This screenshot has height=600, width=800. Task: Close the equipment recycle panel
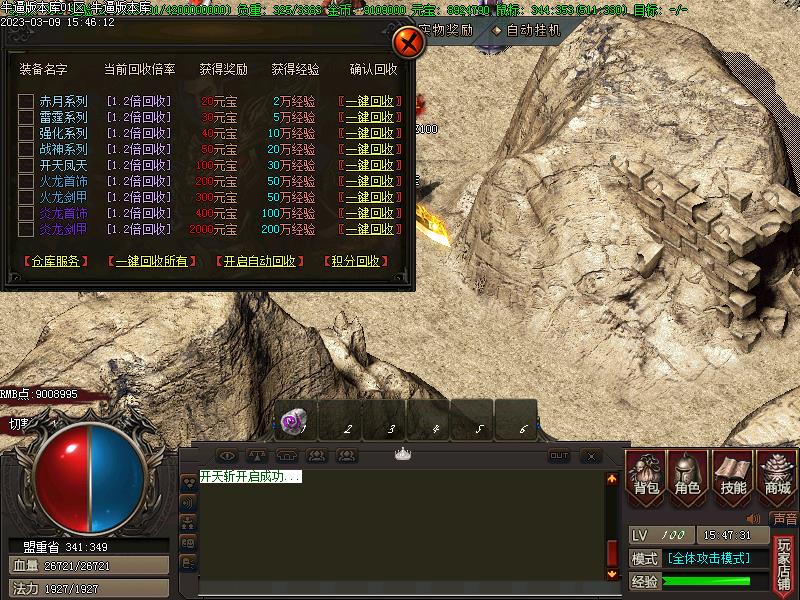[x=408, y=43]
